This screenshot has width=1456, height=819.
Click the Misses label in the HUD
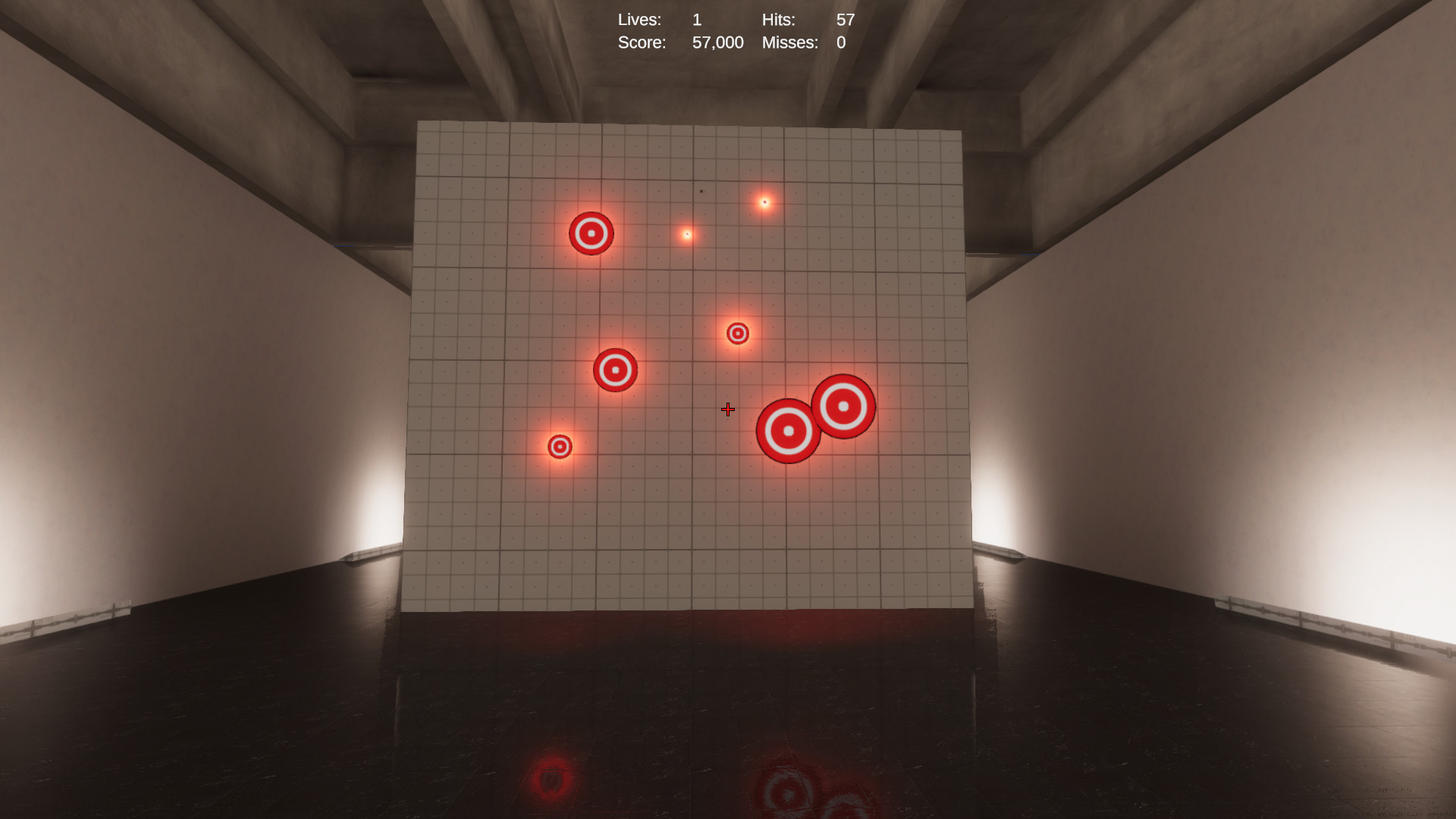789,42
